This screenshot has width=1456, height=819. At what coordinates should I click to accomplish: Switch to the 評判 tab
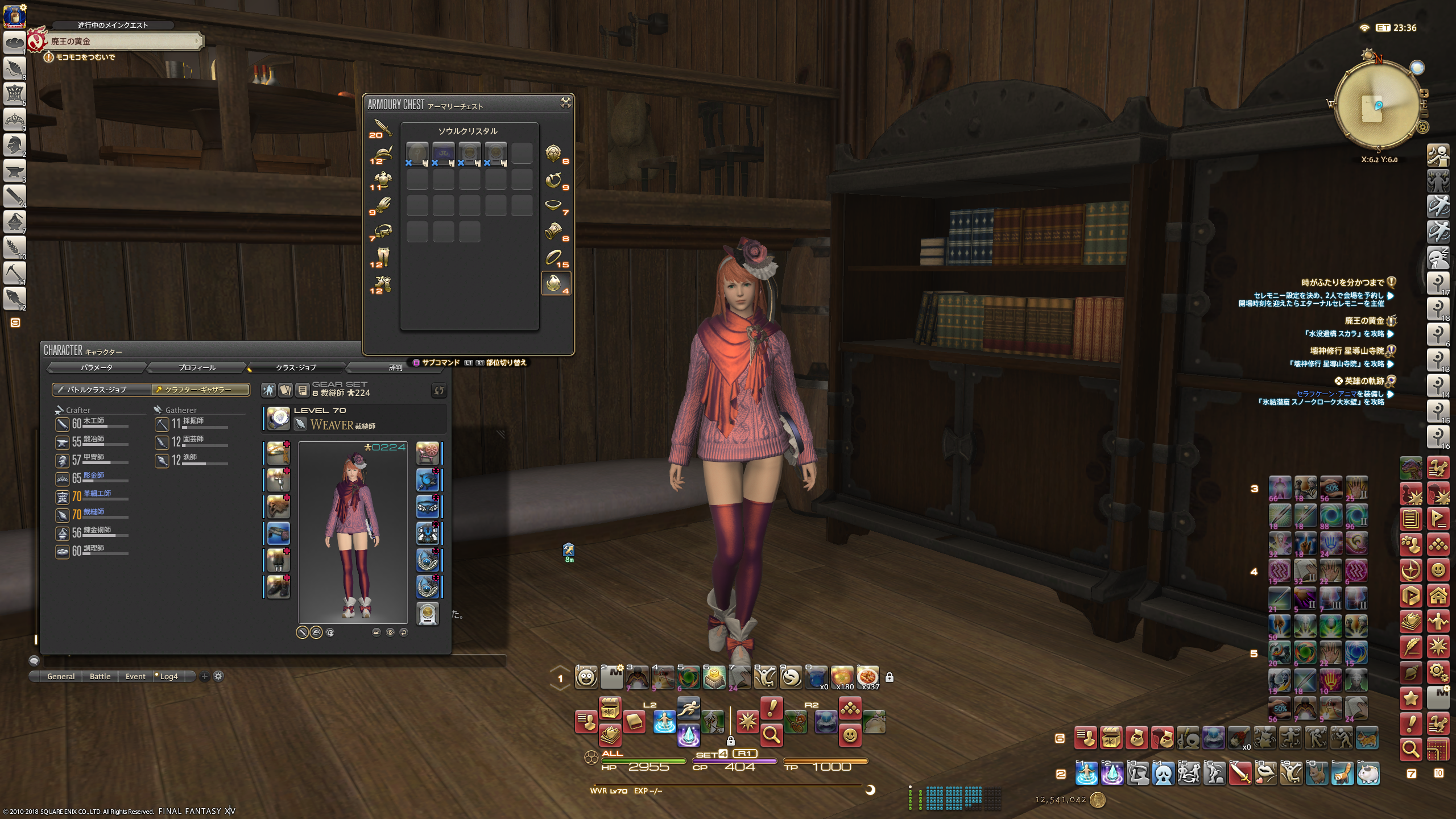click(395, 367)
